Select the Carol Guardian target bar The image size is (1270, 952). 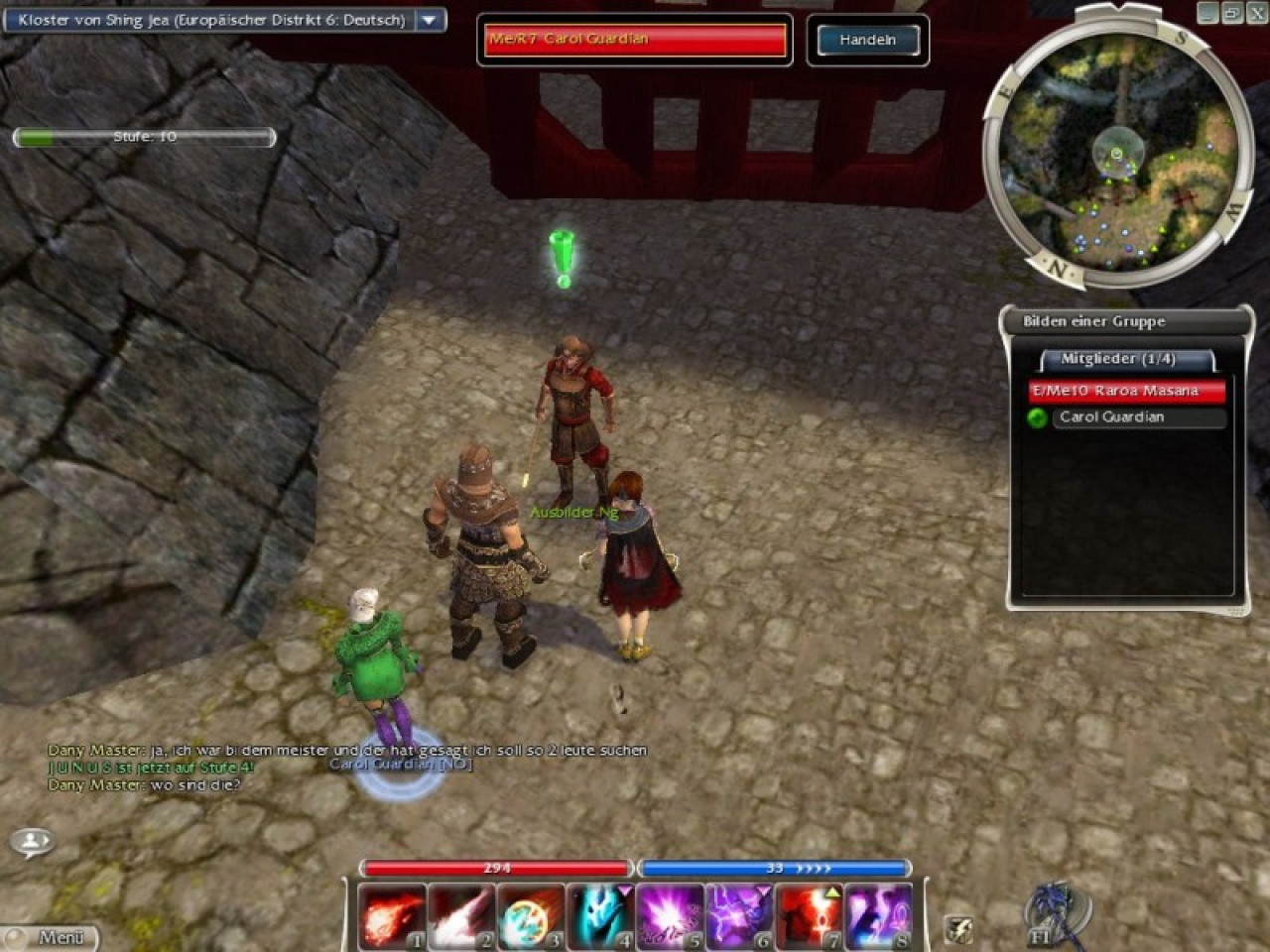(x=635, y=40)
